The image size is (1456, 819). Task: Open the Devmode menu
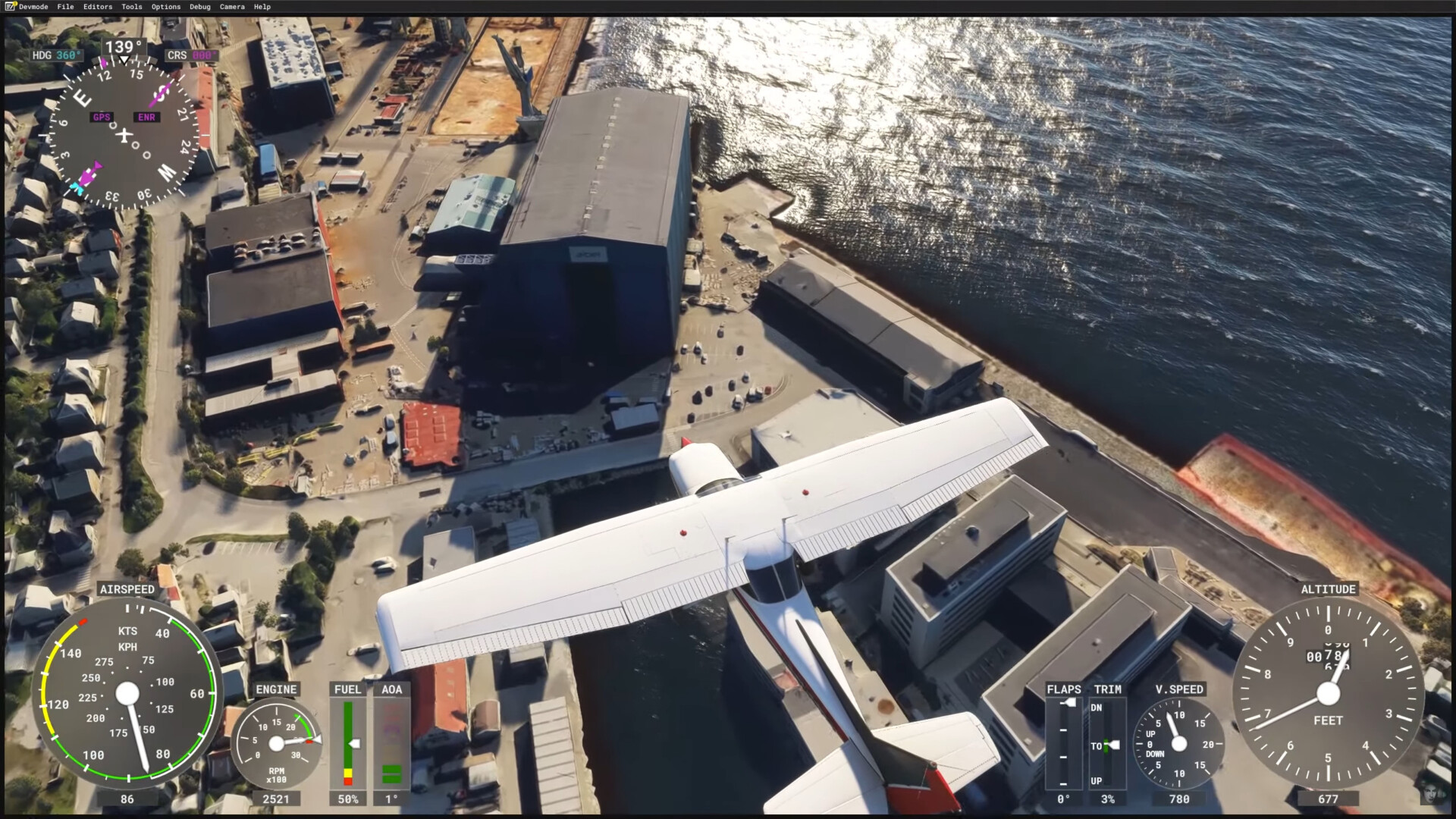(x=33, y=7)
